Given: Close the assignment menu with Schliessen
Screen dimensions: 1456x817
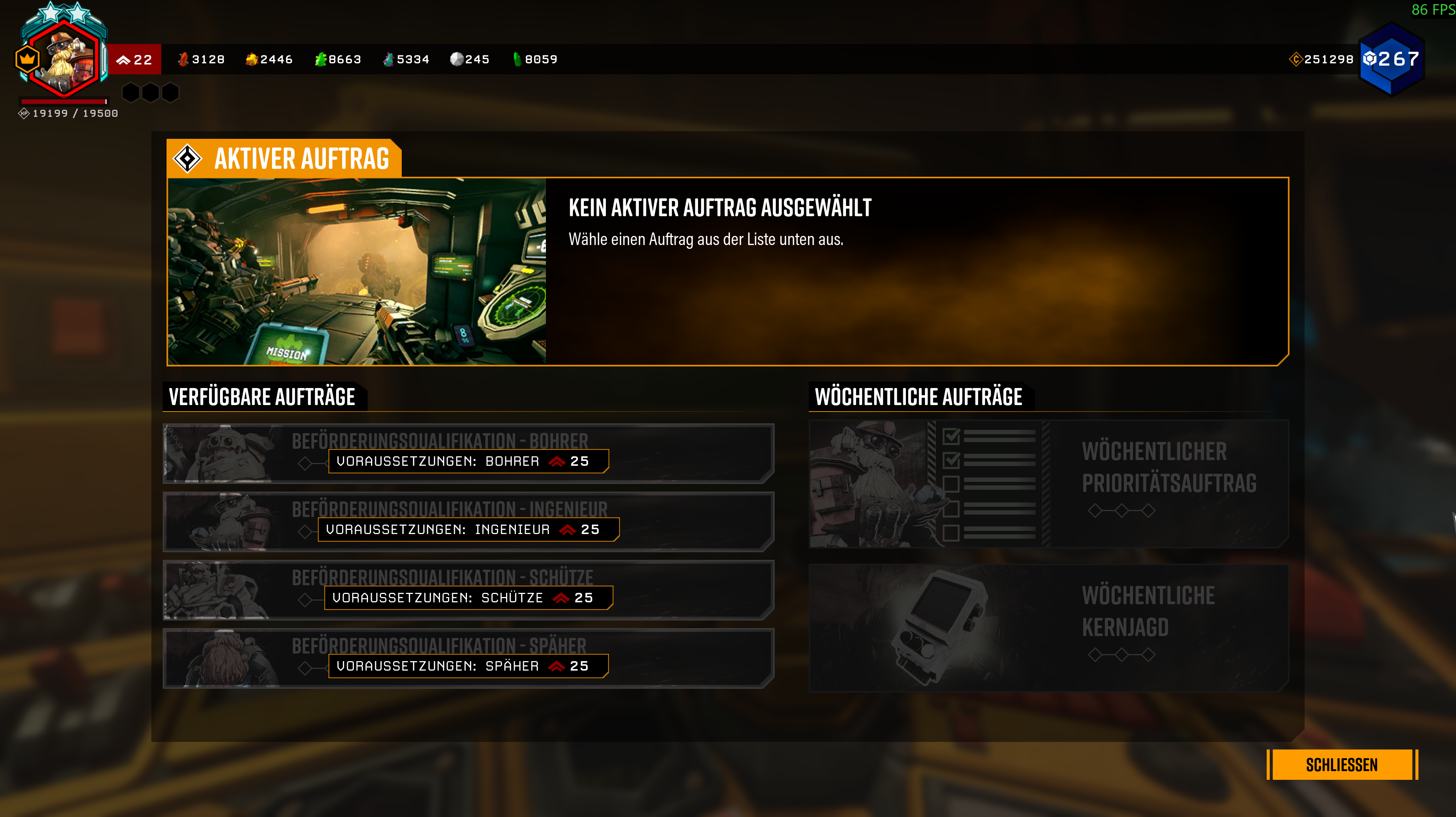Looking at the screenshot, I should 1341,764.
